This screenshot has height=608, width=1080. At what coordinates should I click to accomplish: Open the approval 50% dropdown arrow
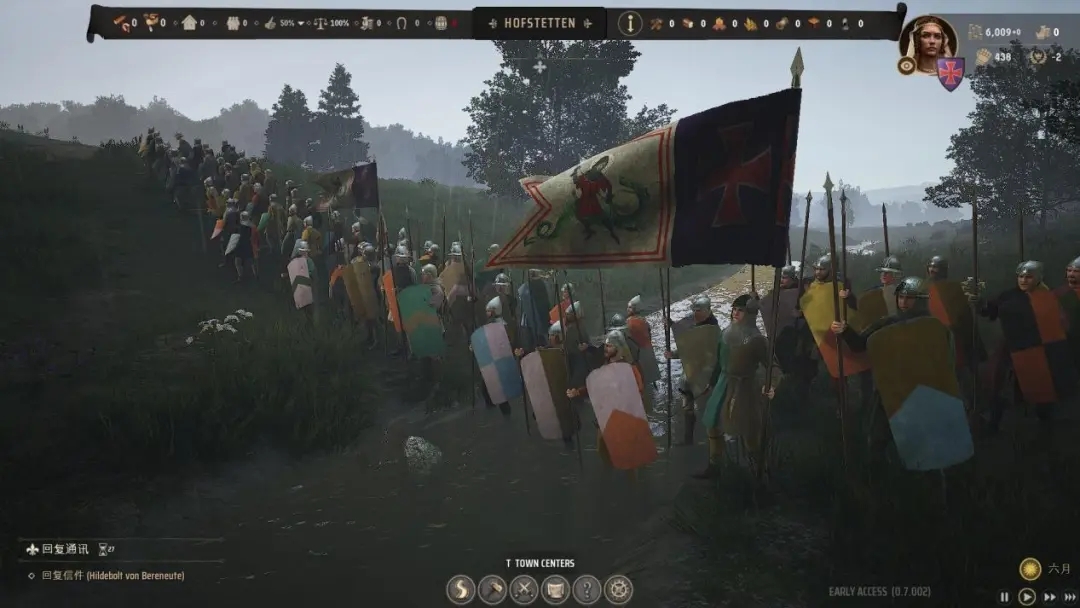pyautogui.click(x=301, y=23)
